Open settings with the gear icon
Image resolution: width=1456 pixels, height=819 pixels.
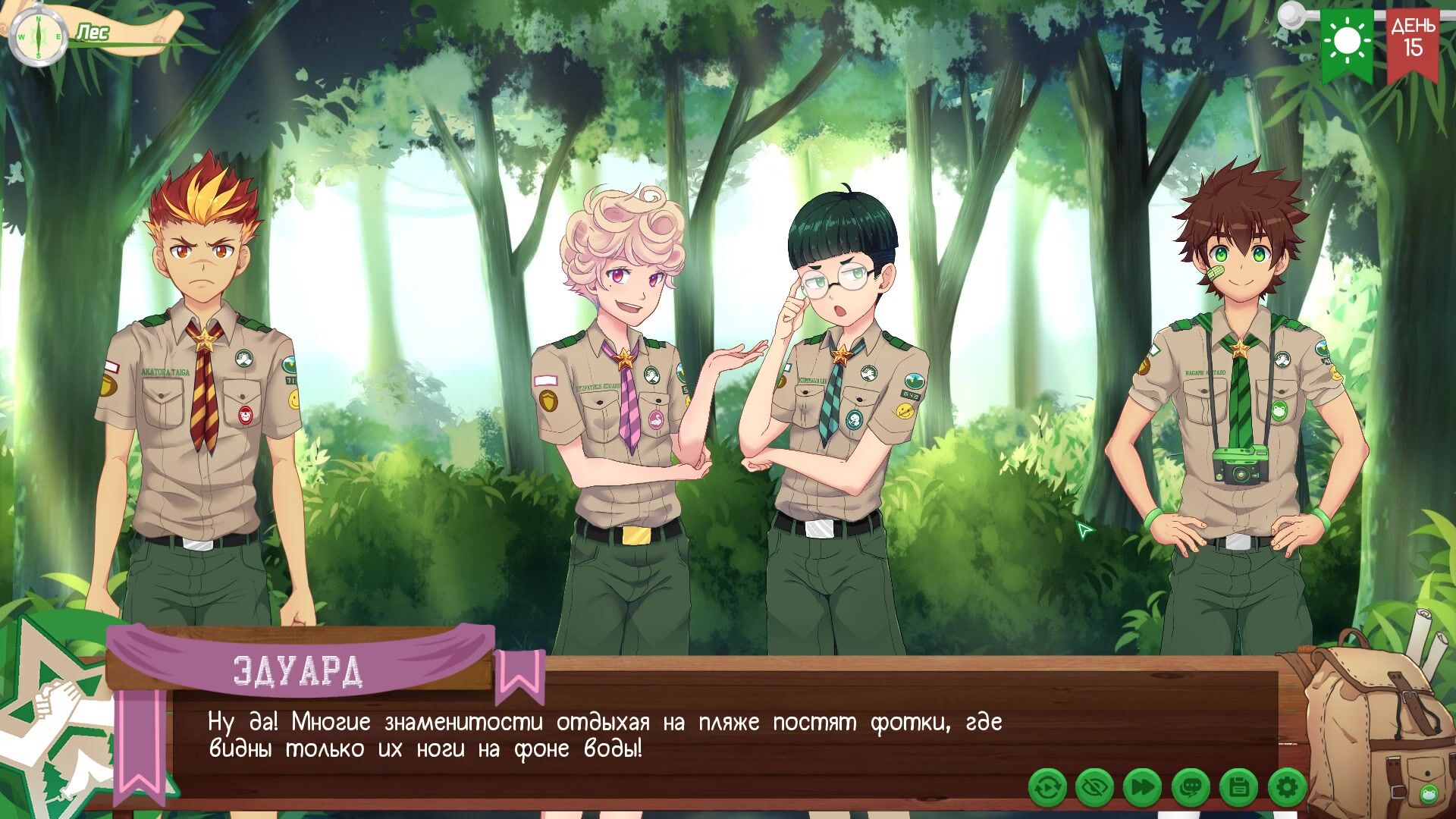pos(1287,787)
